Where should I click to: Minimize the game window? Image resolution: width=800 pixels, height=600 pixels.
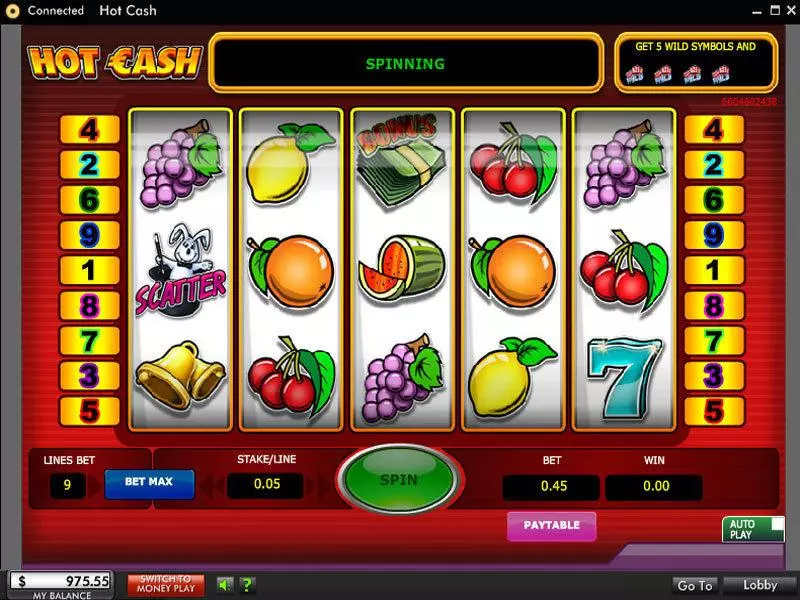(756, 10)
